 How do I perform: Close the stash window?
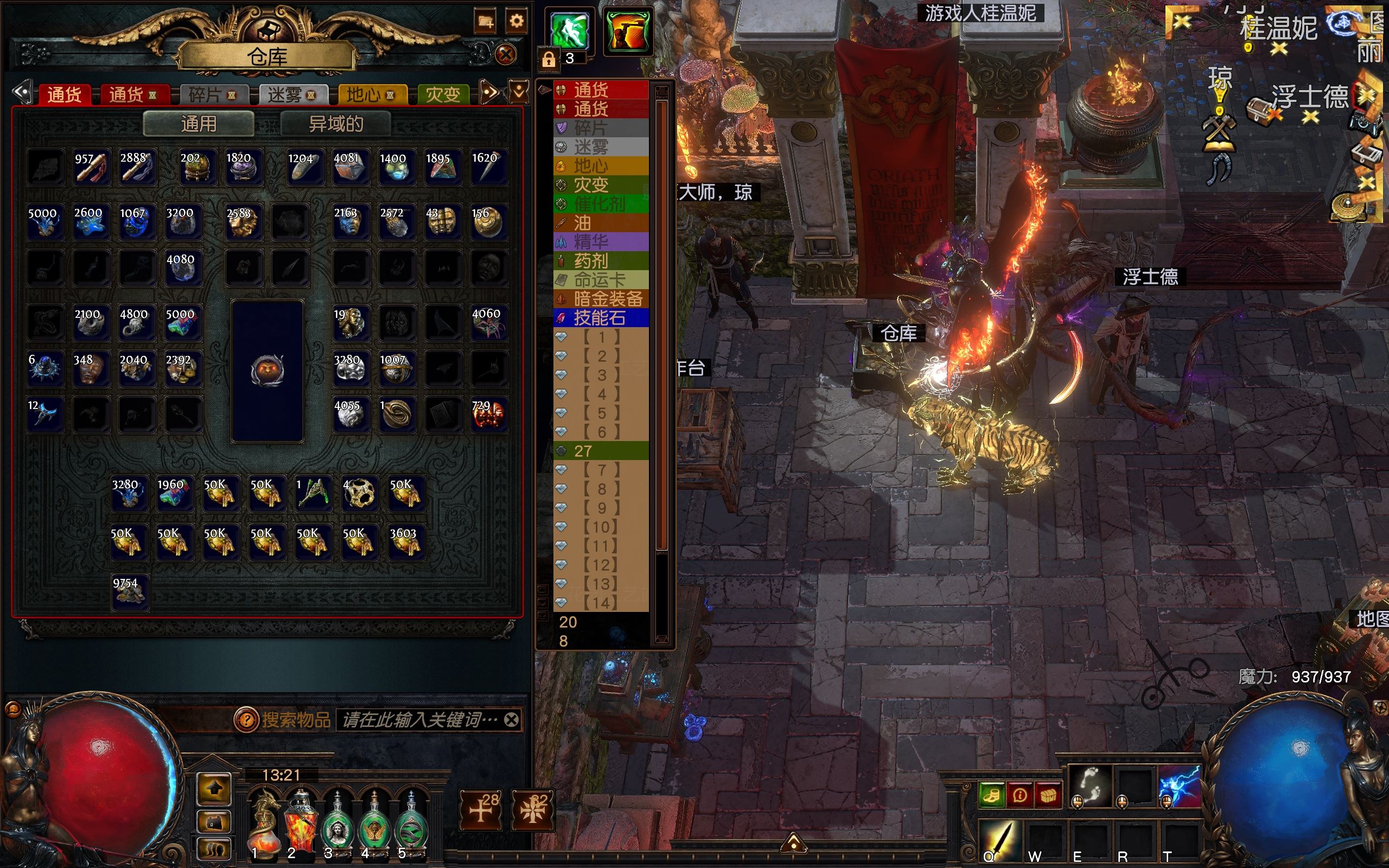(x=506, y=55)
